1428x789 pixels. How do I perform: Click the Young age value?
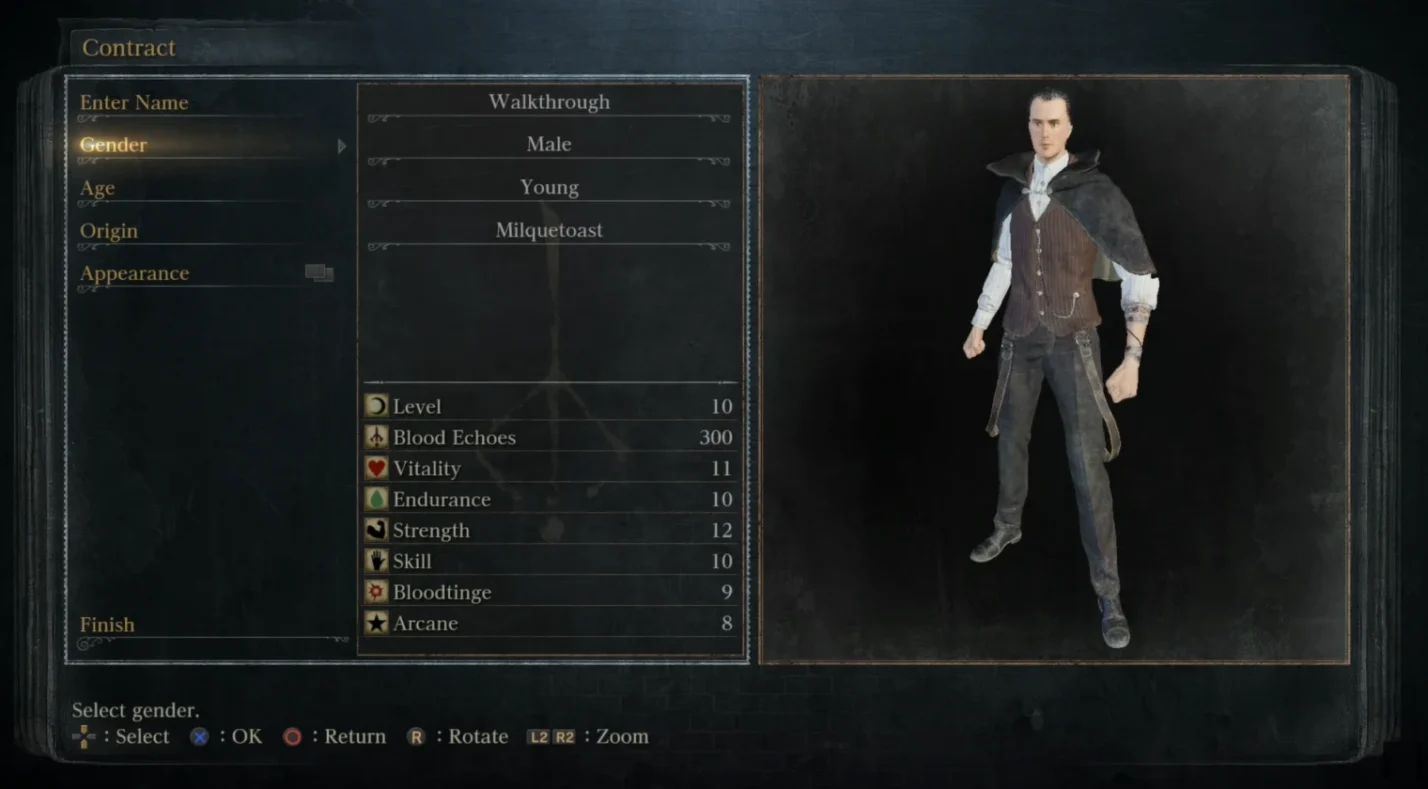point(549,188)
